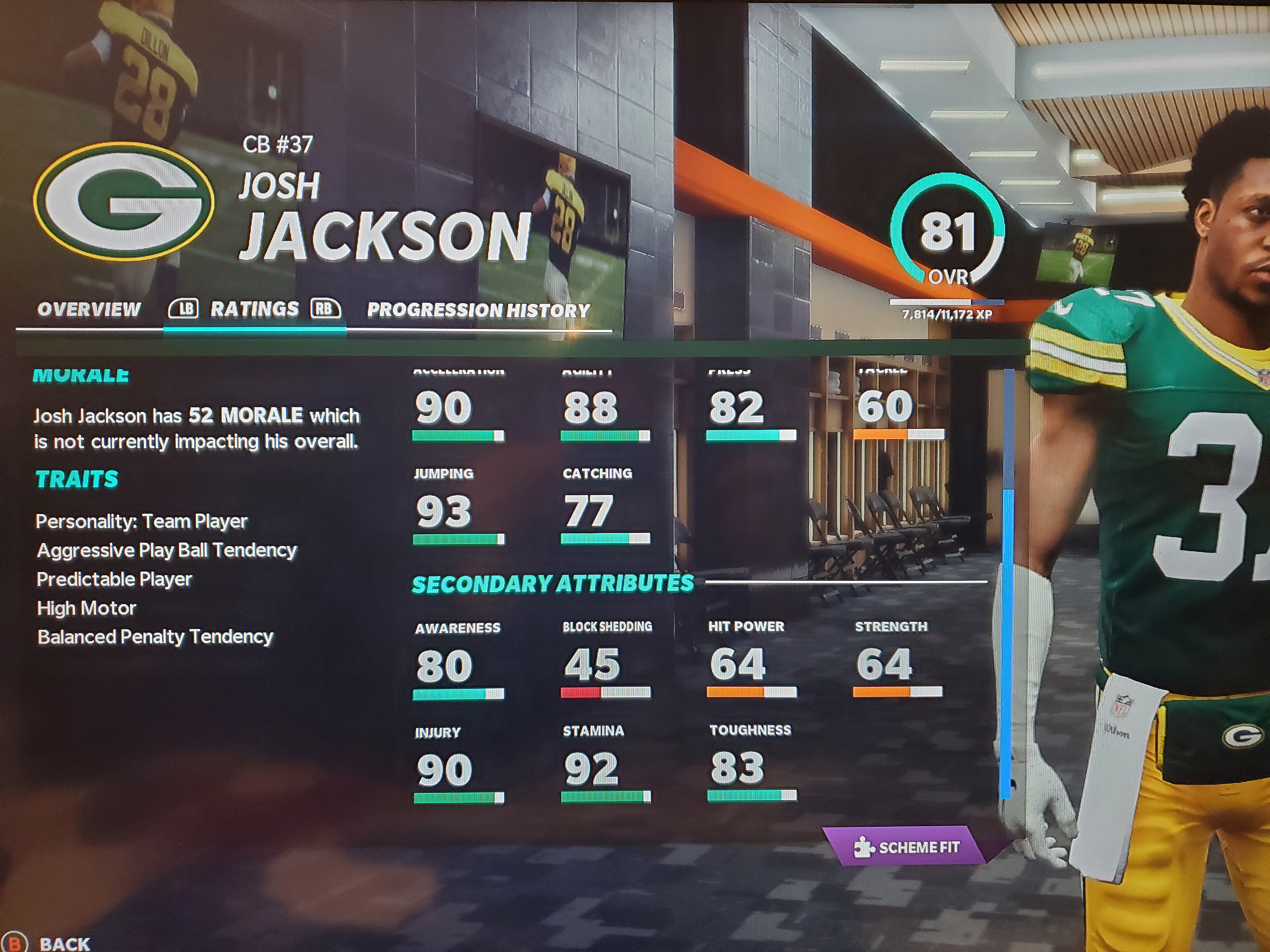Select the Awareness 80 rating
1270x952 pixels.
(x=458, y=663)
